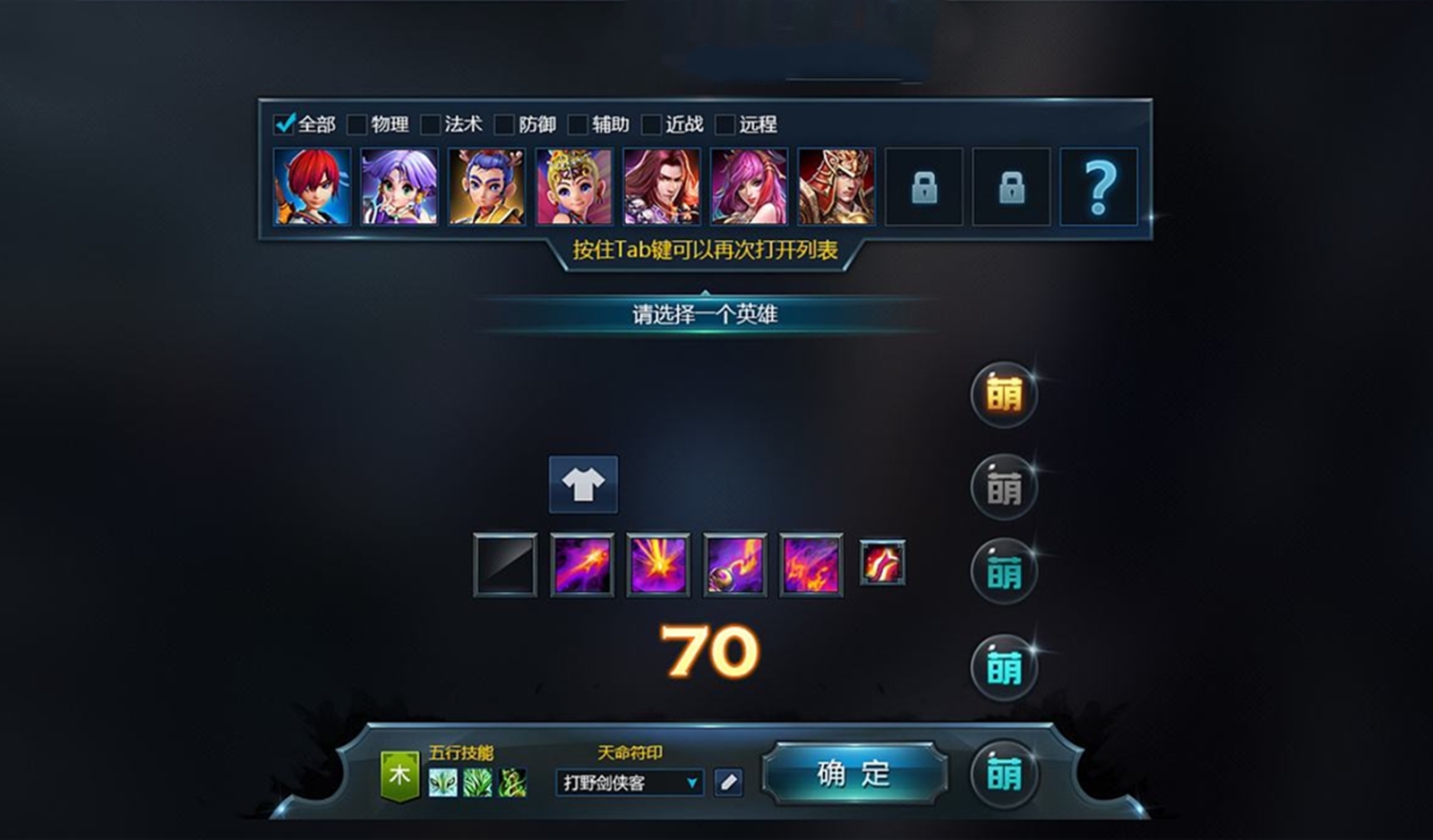Select the orange highlighted 萌 button

click(1004, 394)
